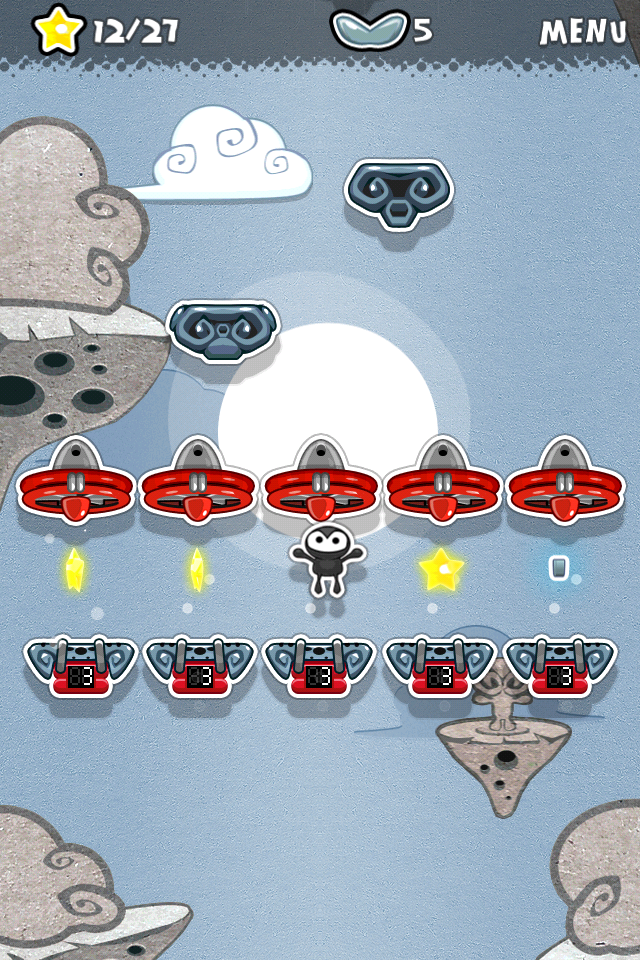Screen dimensions: 640x960
Task: Open the MENU button
Action: coord(583,31)
